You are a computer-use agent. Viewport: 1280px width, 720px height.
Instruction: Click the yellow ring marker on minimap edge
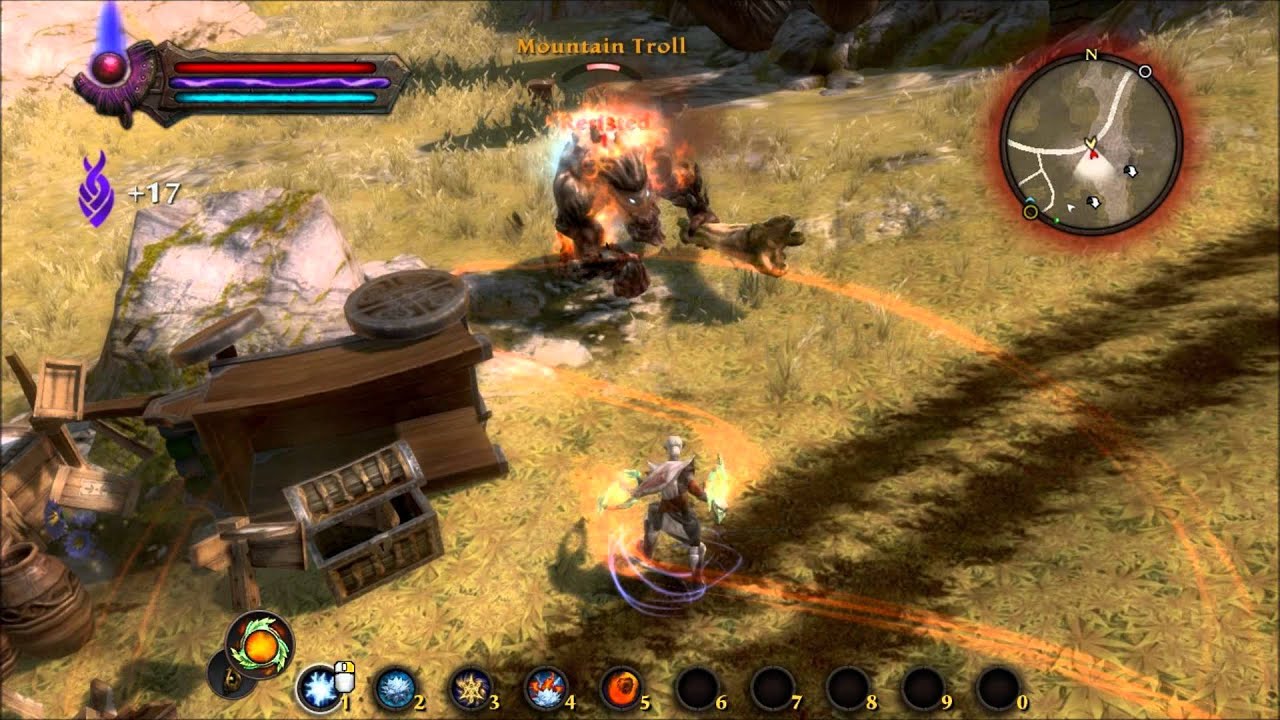tap(1030, 211)
